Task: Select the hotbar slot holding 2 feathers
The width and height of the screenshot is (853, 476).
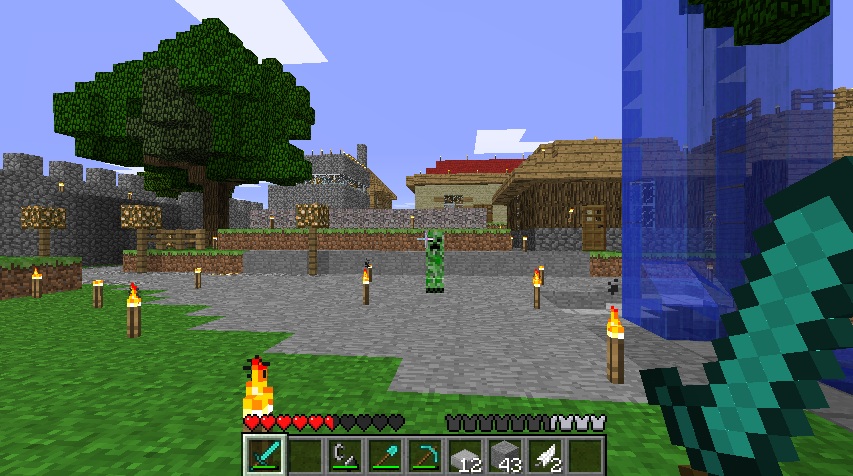Action: 545,455
